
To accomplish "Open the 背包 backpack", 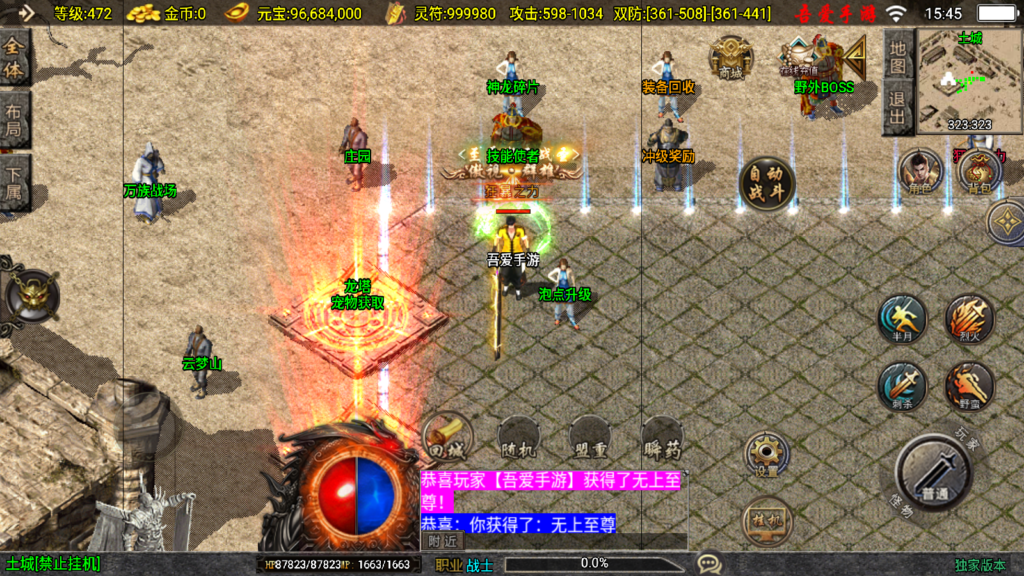I will pos(979,172).
